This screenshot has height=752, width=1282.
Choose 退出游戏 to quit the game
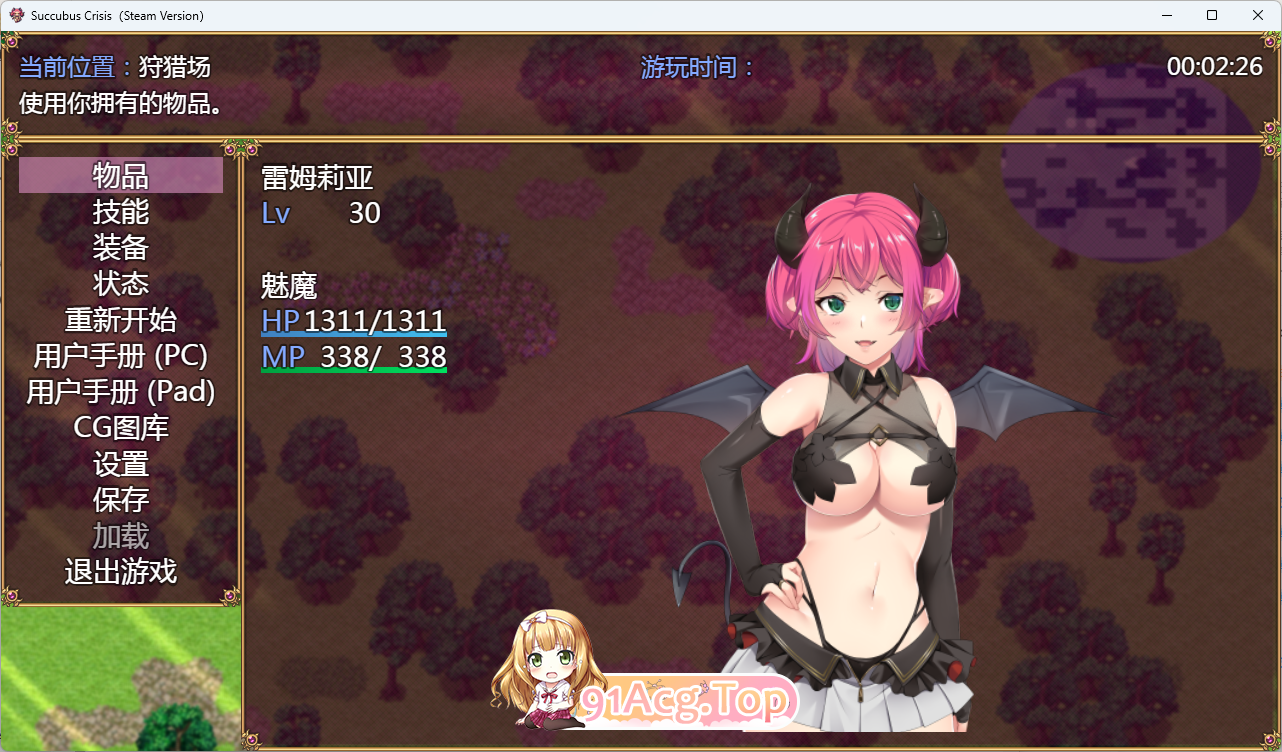pyautogui.click(x=122, y=571)
